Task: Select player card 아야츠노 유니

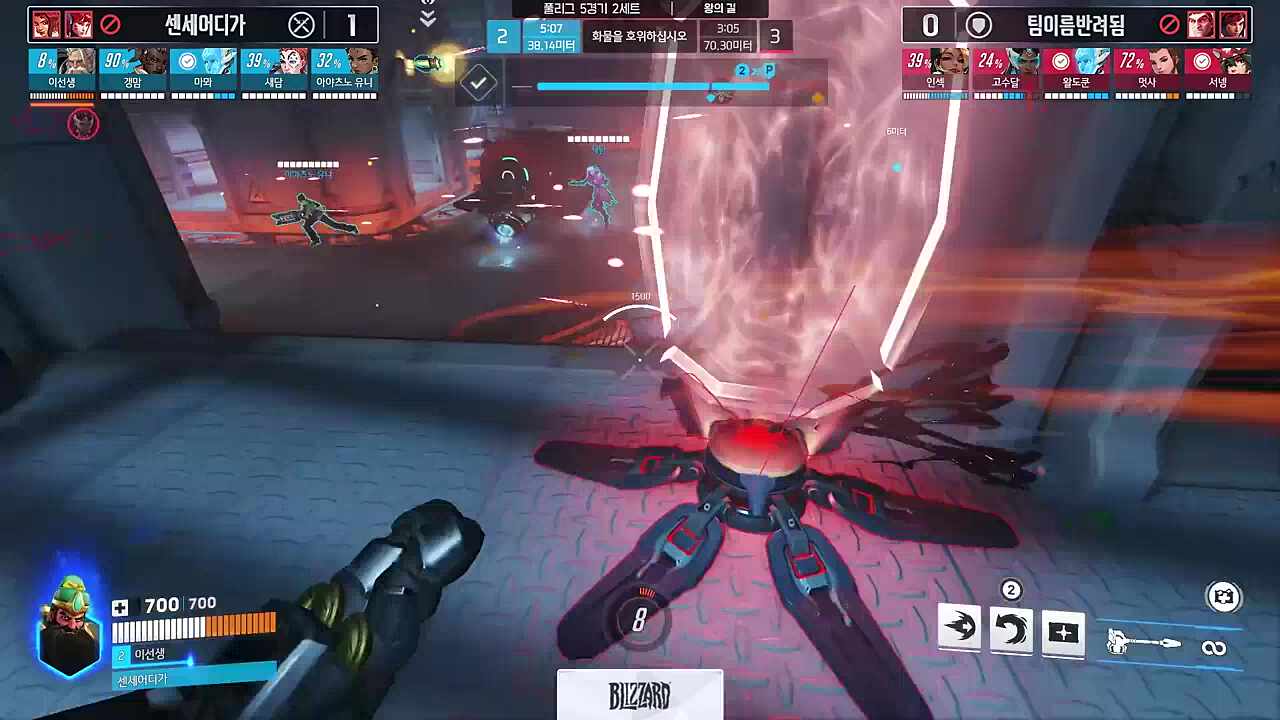Action: (x=345, y=70)
